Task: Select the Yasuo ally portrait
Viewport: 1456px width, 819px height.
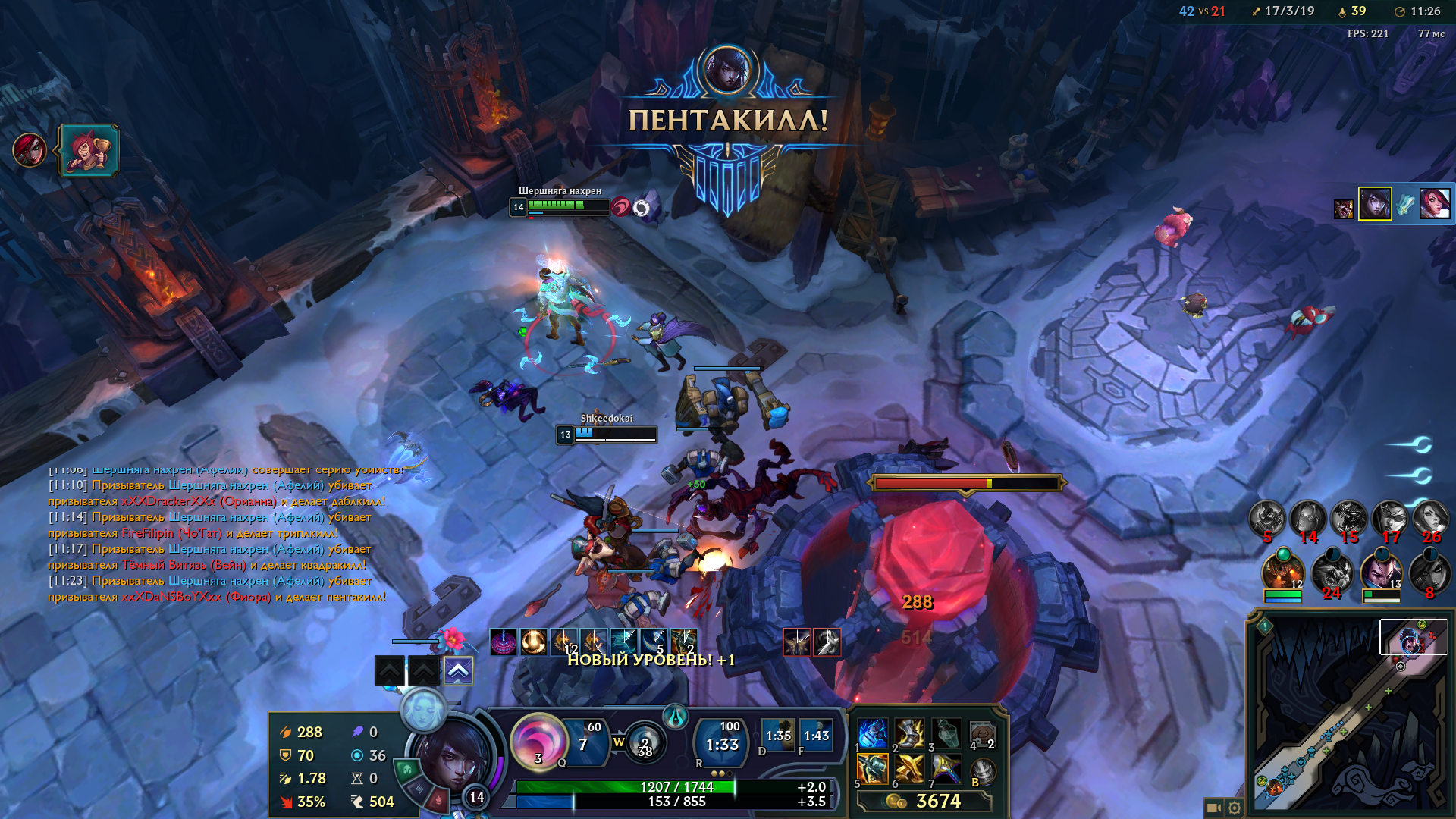Action: point(1380,573)
